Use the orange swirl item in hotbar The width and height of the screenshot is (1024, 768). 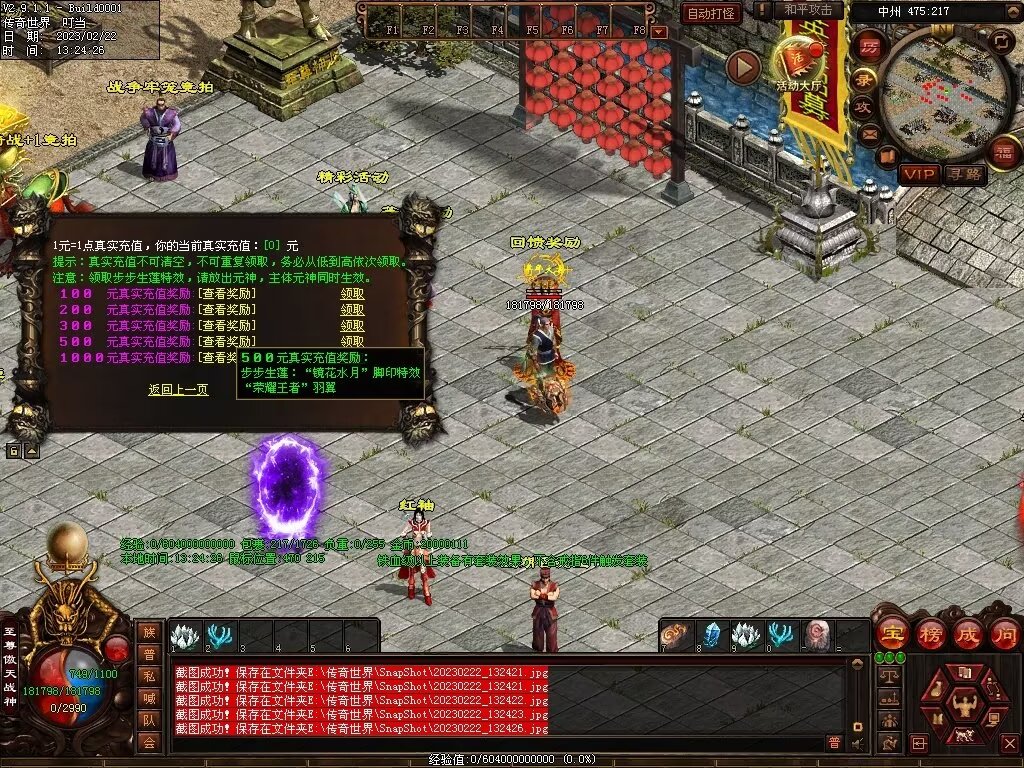pyautogui.click(x=678, y=635)
